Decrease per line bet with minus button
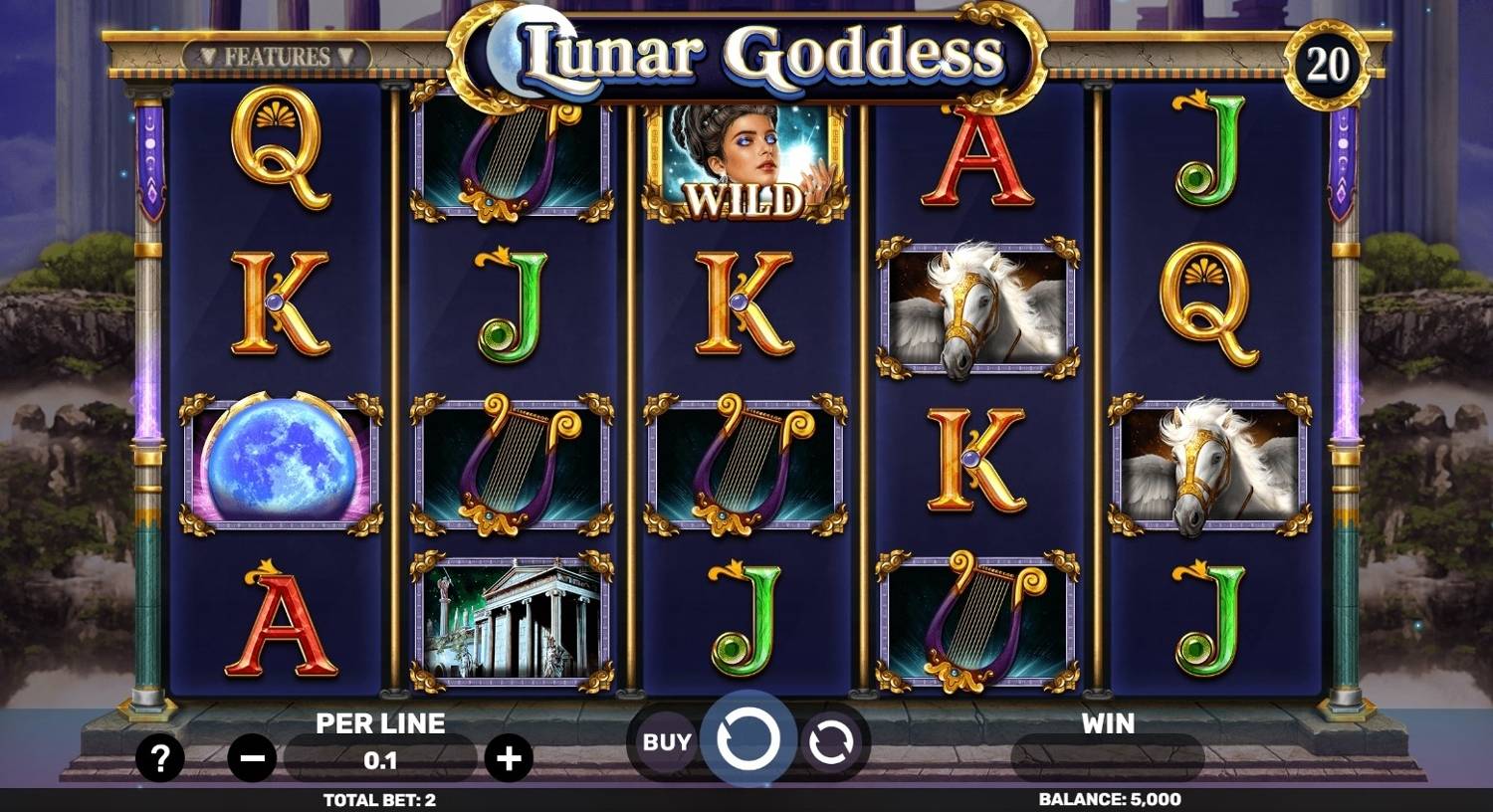The height and width of the screenshot is (812, 1493). 250,758
